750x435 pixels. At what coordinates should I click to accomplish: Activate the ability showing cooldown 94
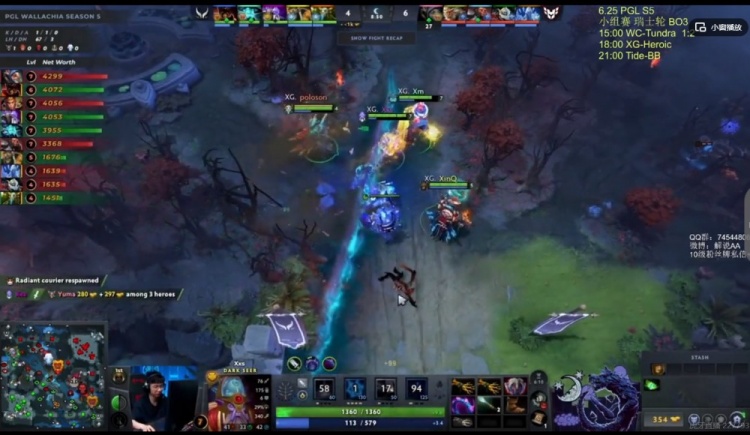[414, 389]
